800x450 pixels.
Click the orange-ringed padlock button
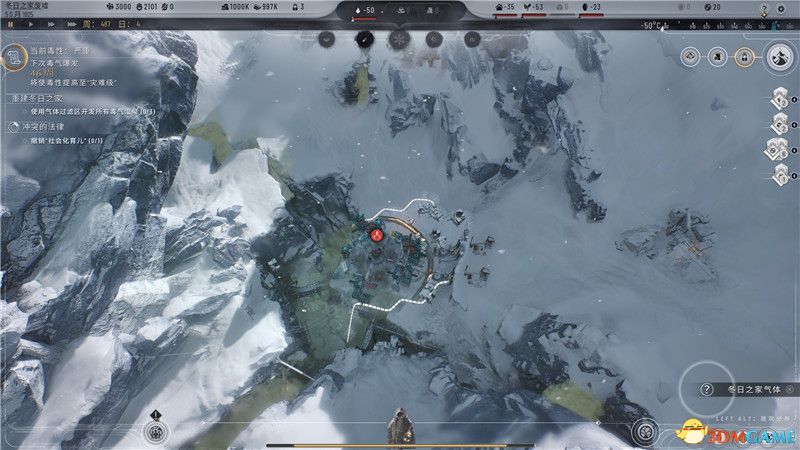pos(743,57)
